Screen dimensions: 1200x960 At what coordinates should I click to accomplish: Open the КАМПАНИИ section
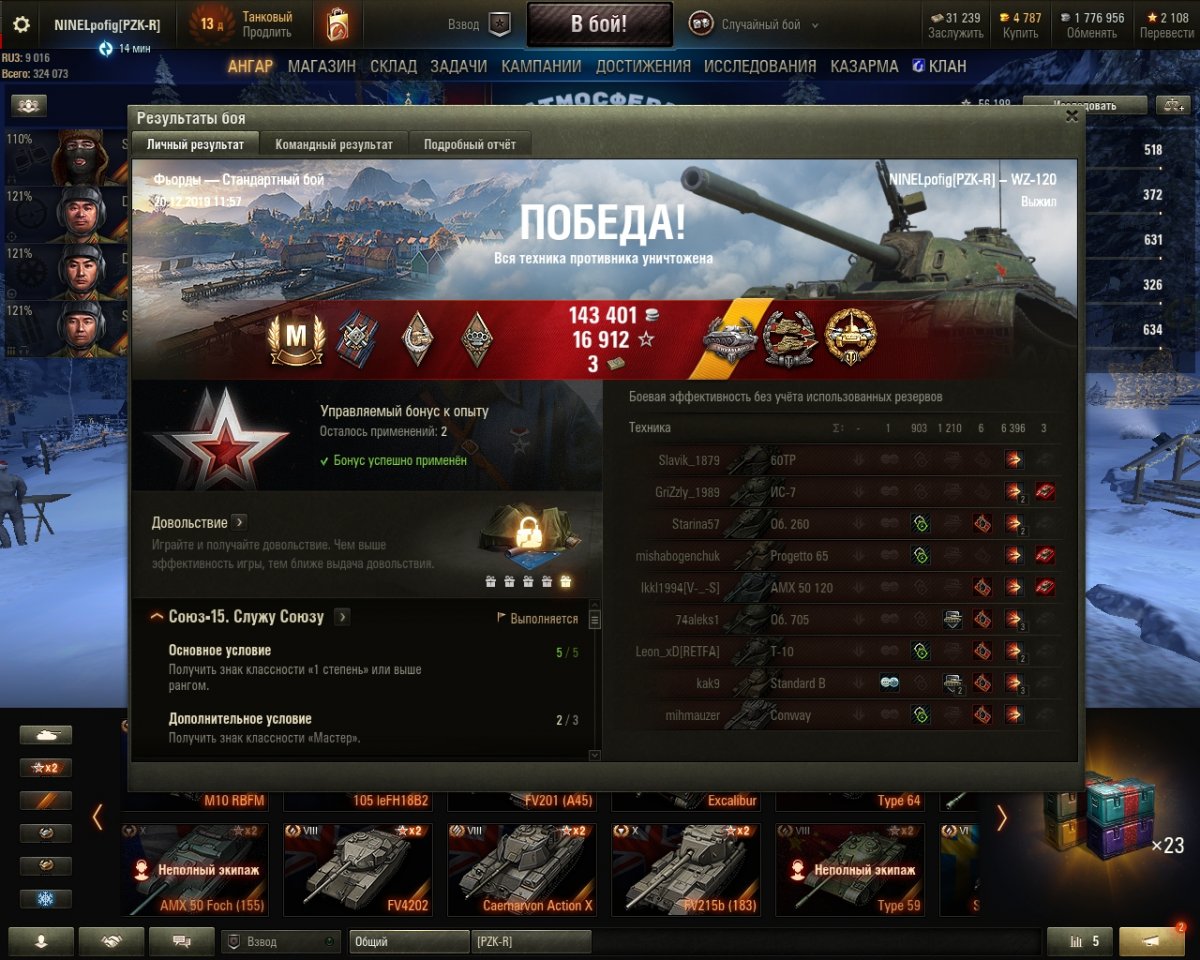pyautogui.click(x=541, y=66)
